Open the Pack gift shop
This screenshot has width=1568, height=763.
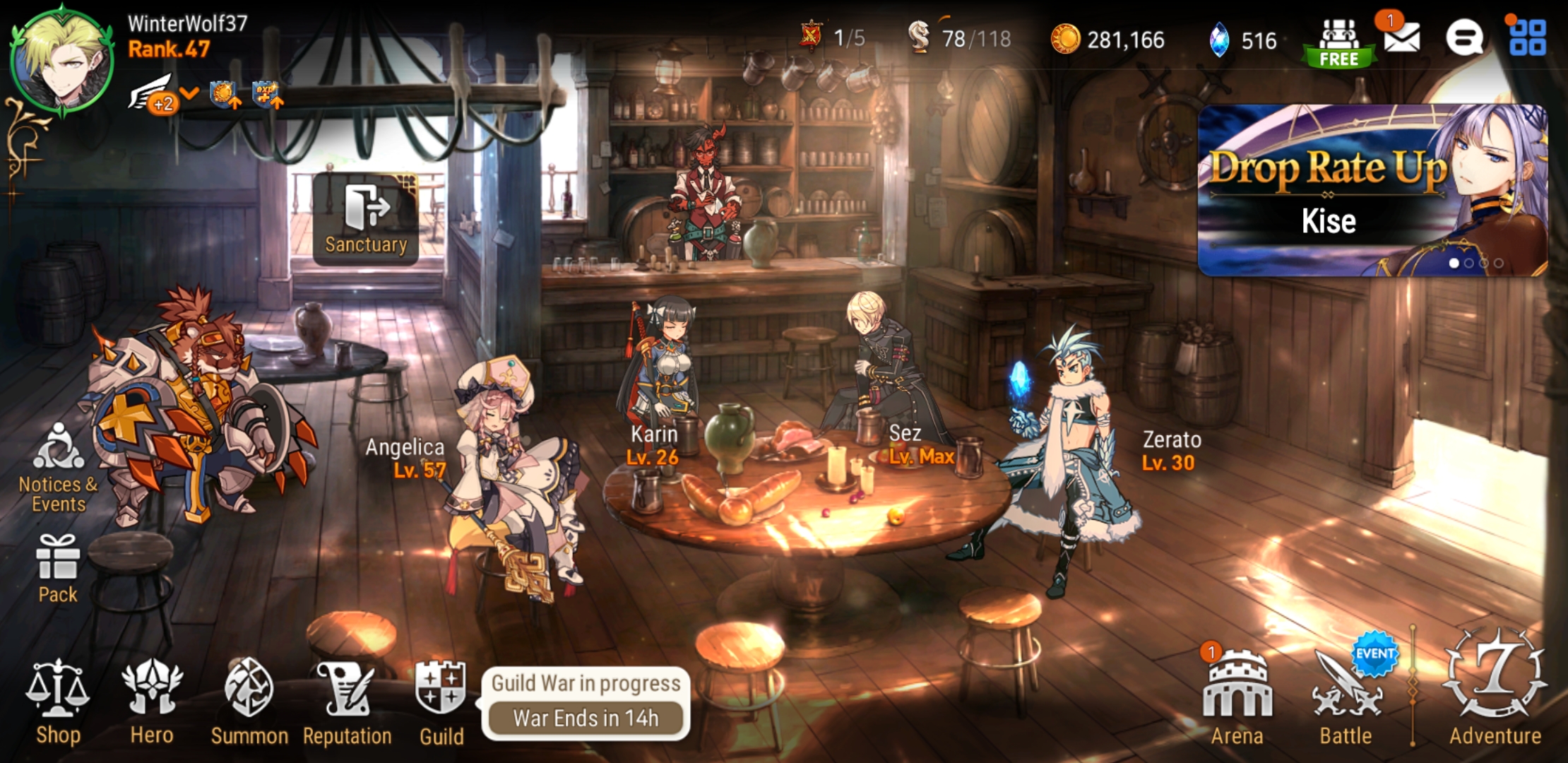click(x=58, y=569)
